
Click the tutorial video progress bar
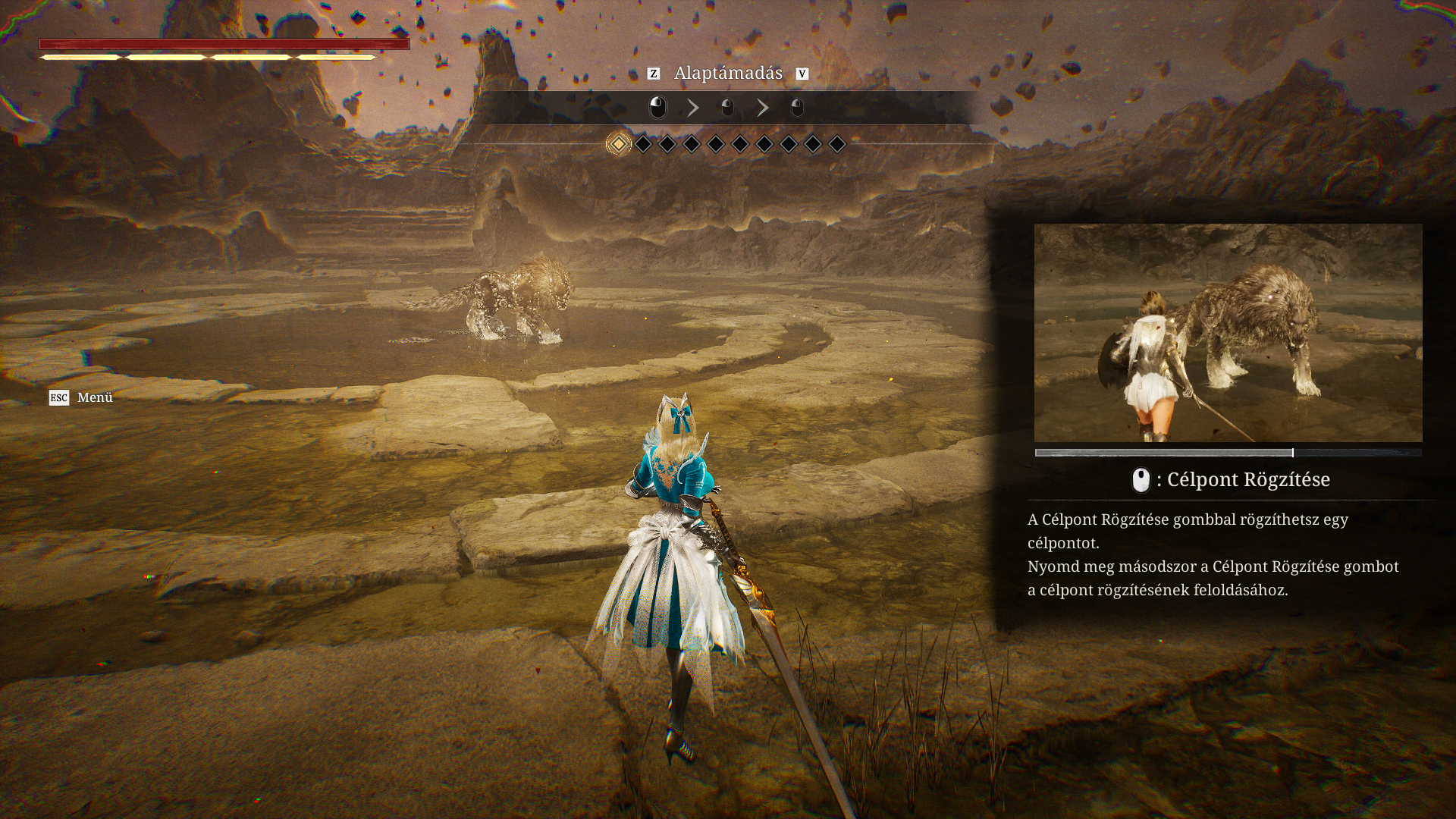coord(1228,453)
